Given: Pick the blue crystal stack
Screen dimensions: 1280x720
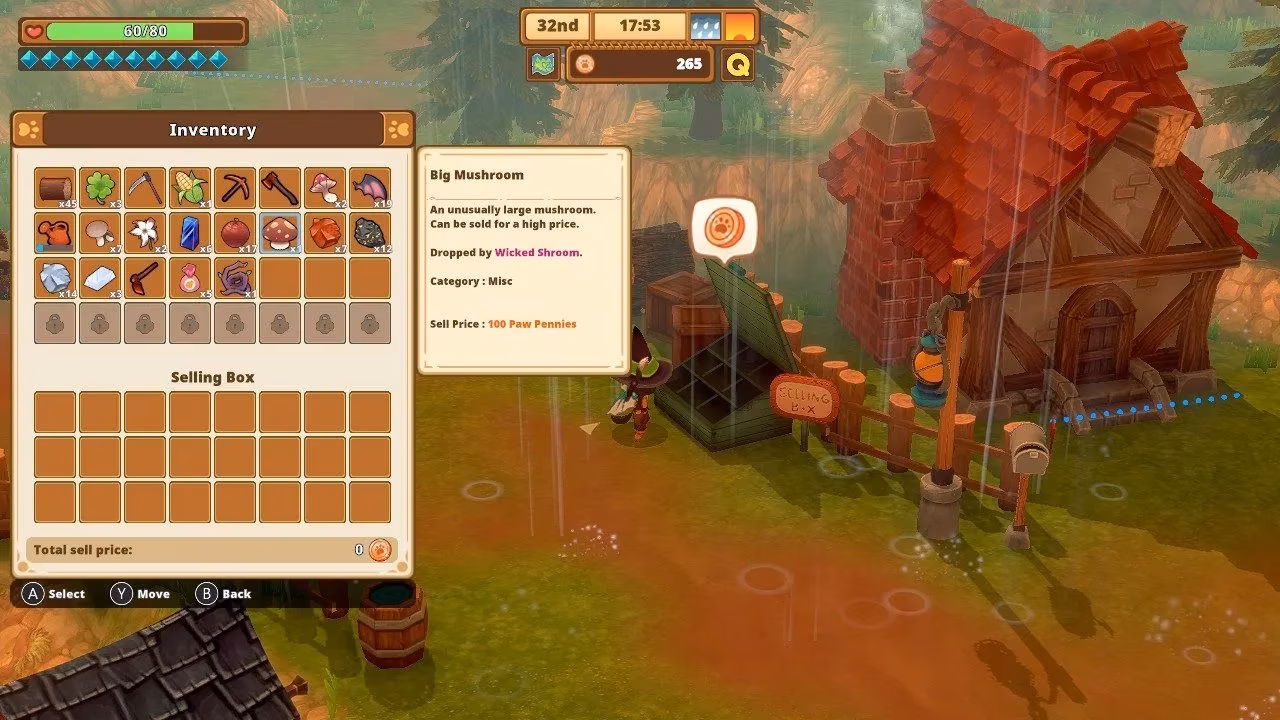Looking at the screenshot, I should click(190, 233).
